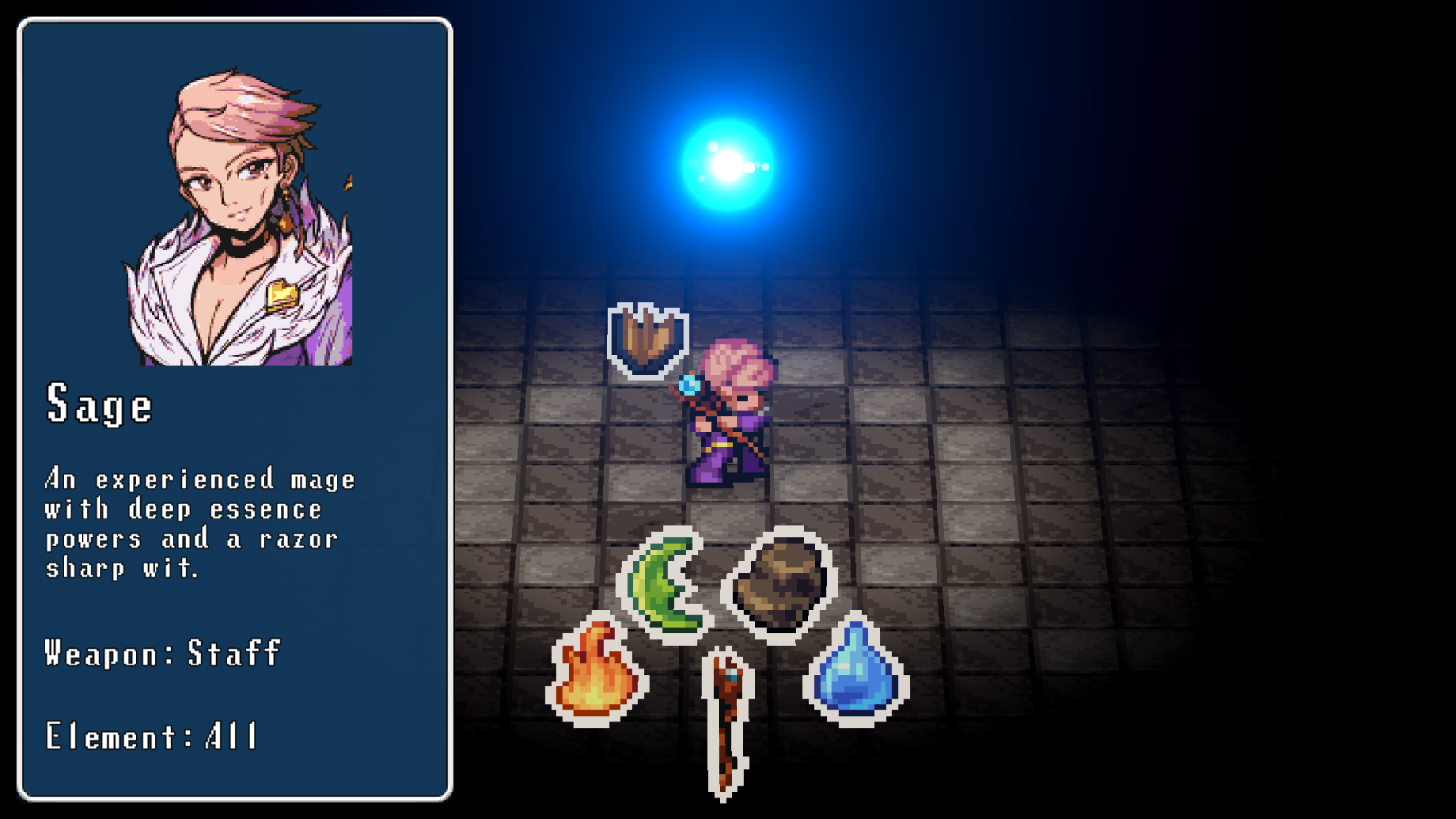Click the Weapon: Staff label
Screen dimensions: 1456x819
[161, 653]
